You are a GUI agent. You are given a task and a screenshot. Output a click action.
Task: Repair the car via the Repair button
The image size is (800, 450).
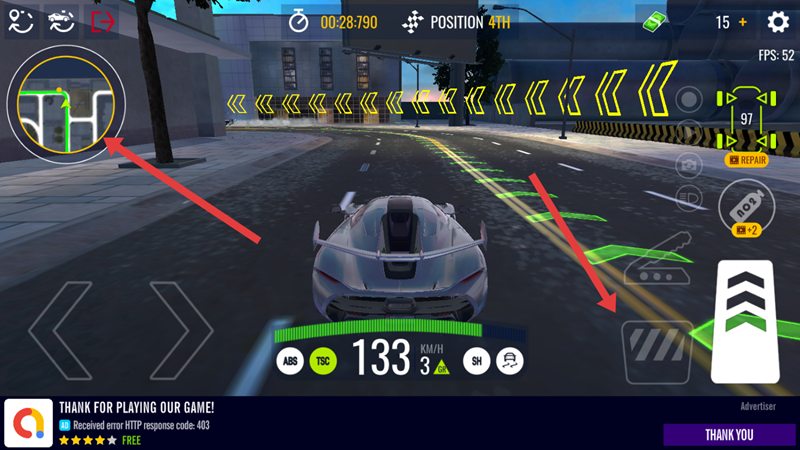point(746,159)
